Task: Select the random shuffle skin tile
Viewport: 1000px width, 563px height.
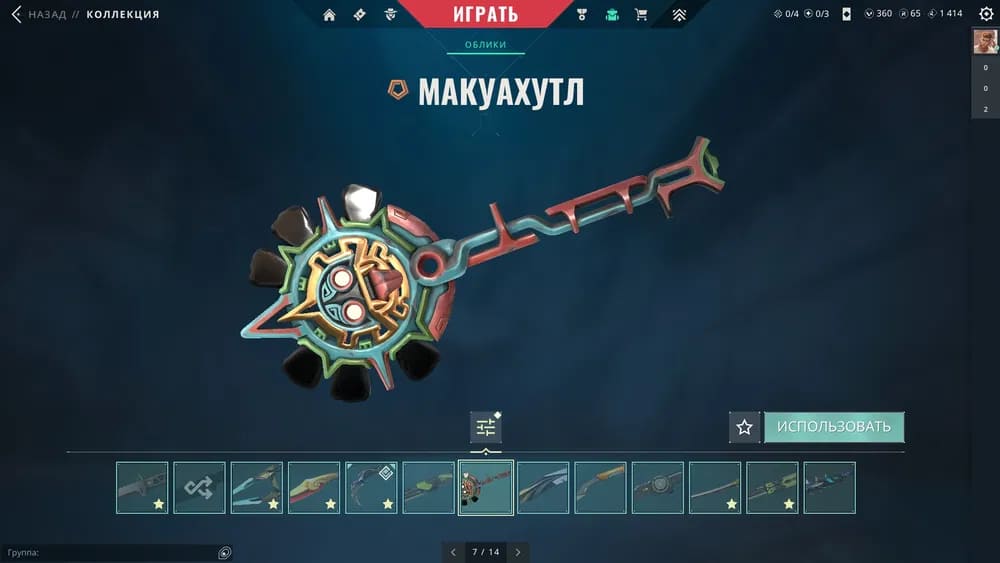Action: tap(199, 488)
